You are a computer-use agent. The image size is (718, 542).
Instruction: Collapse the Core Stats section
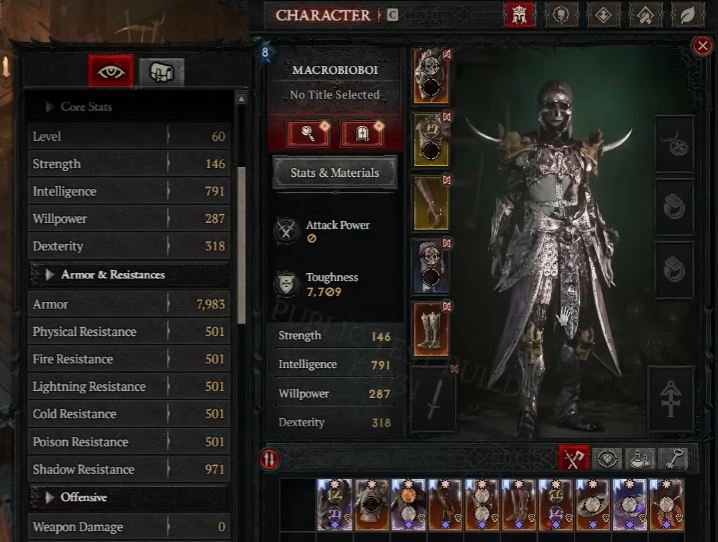coord(50,107)
